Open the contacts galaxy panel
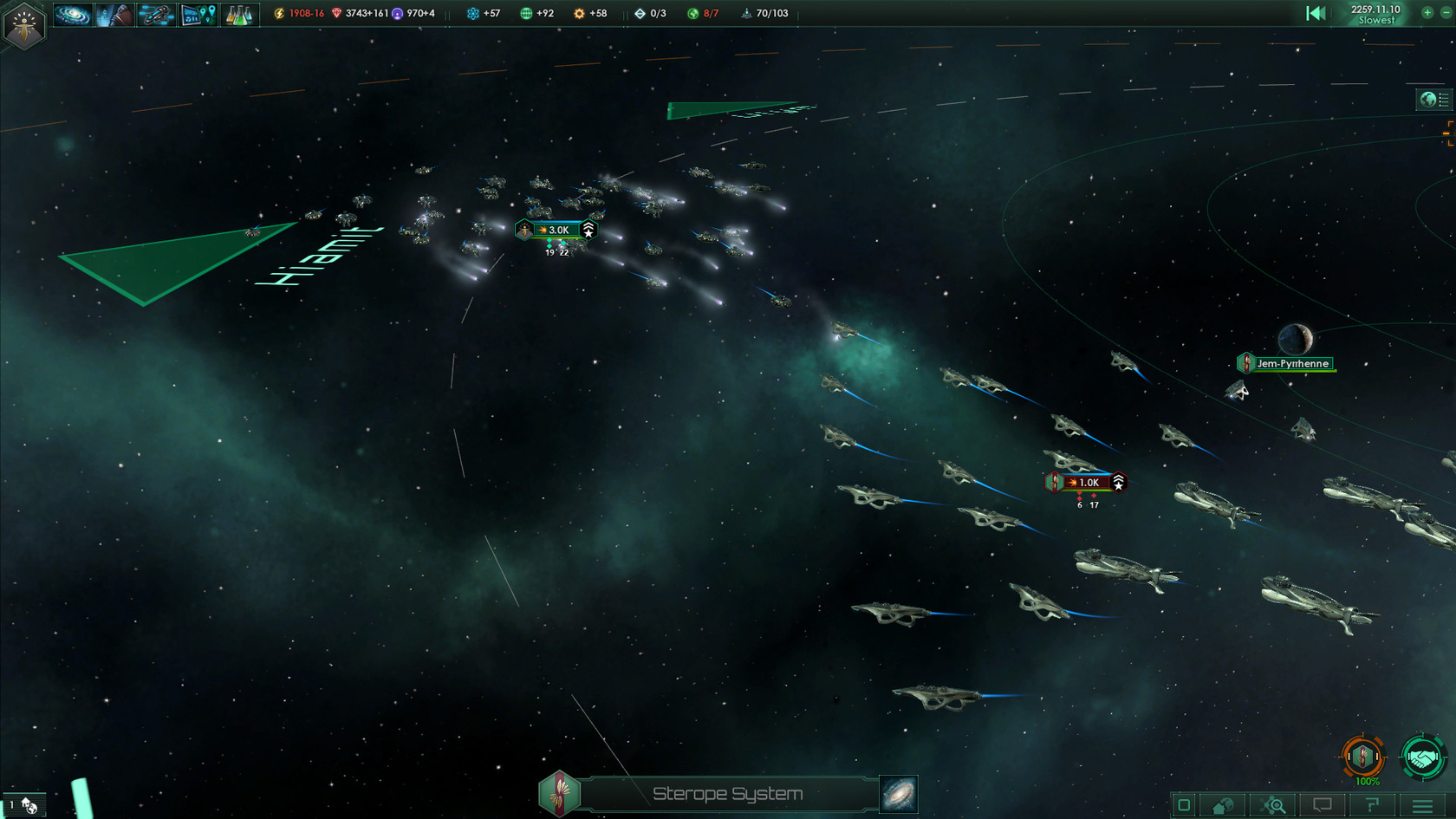Viewport: 1456px width, 819px height. (x=74, y=14)
